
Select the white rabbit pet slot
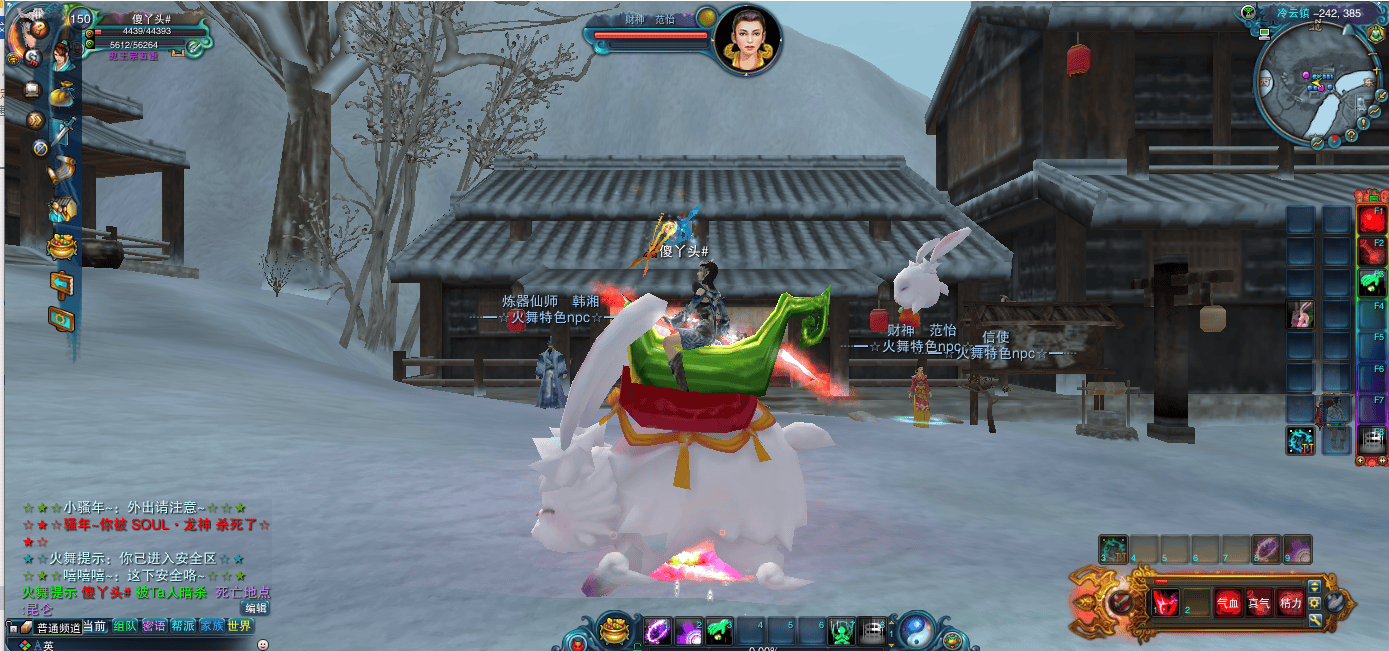pos(1301,316)
